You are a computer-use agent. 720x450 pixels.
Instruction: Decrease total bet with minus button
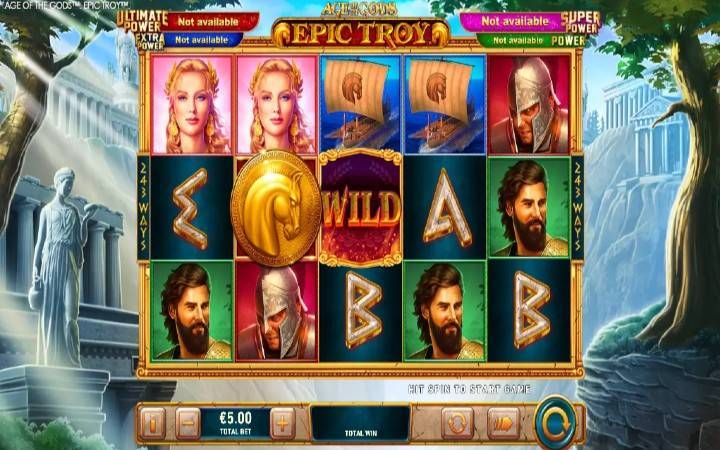pyautogui.click(x=188, y=423)
